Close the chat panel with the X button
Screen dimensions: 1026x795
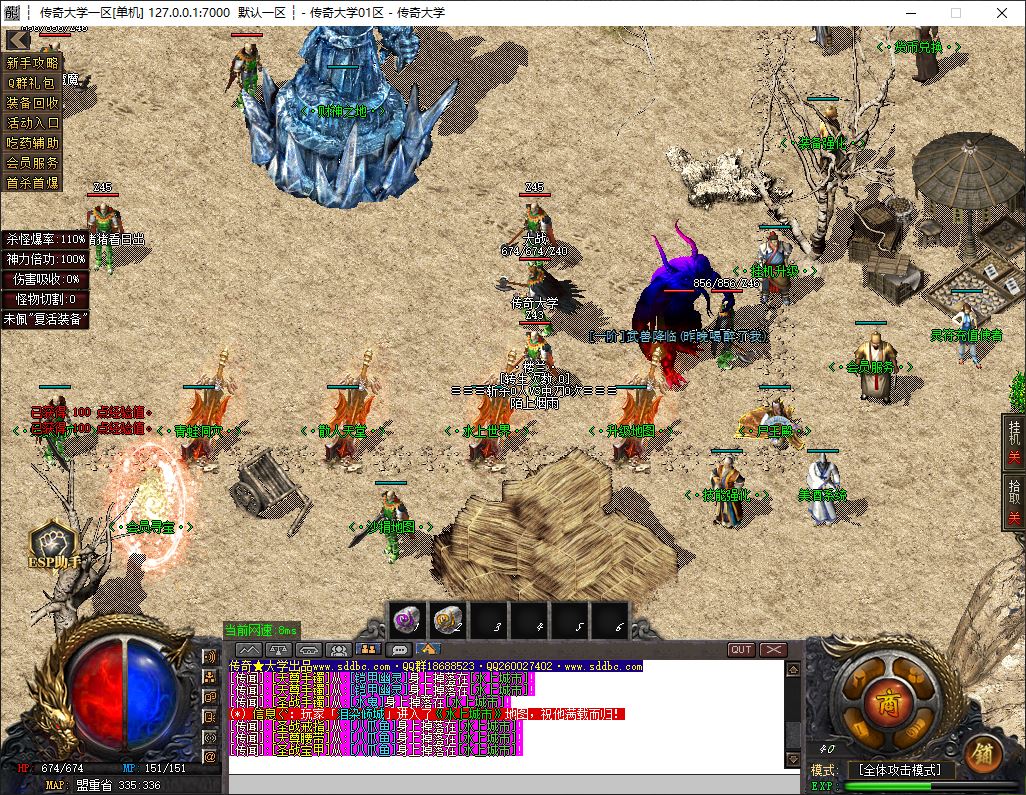pos(773,650)
